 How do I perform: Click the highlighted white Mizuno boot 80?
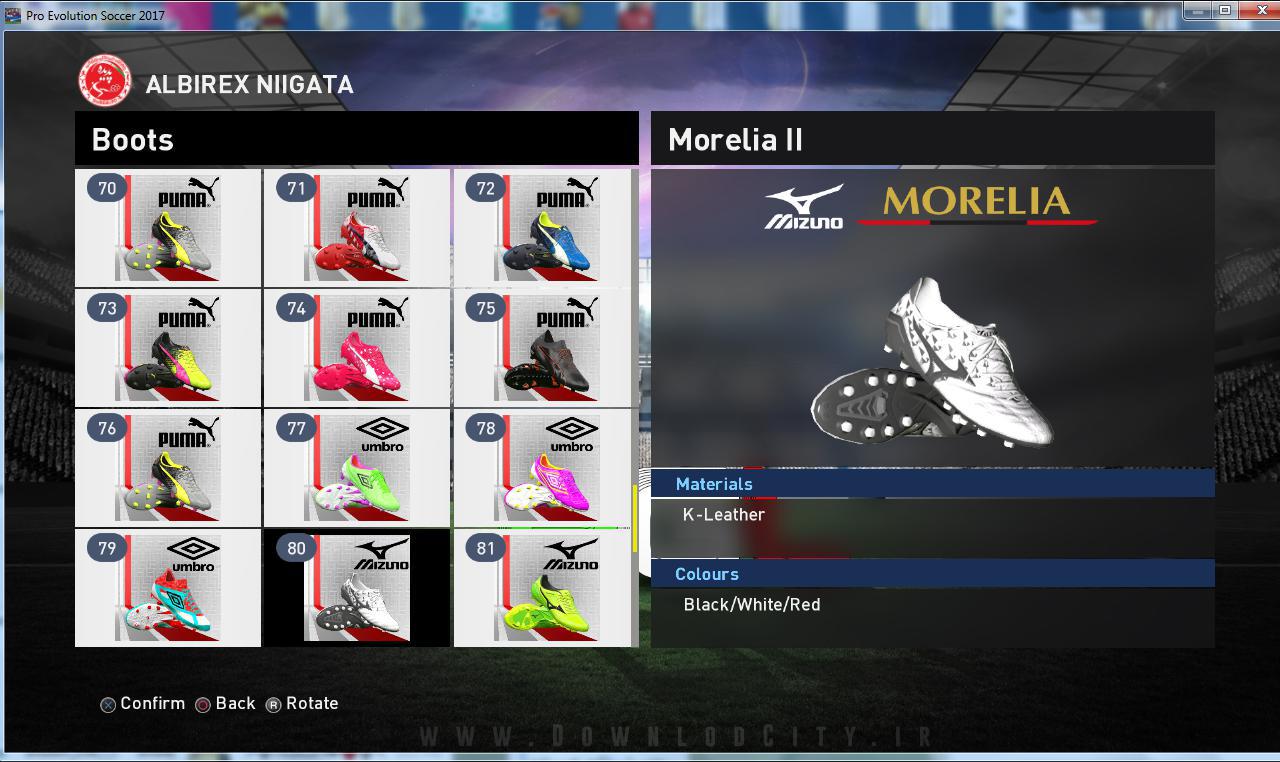point(357,587)
